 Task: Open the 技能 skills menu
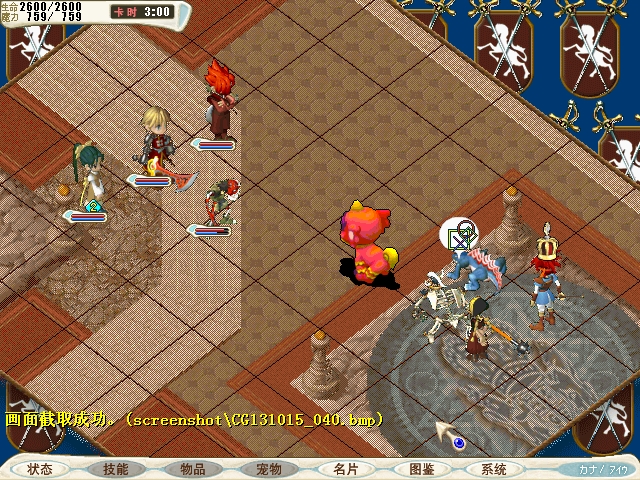coord(116,469)
